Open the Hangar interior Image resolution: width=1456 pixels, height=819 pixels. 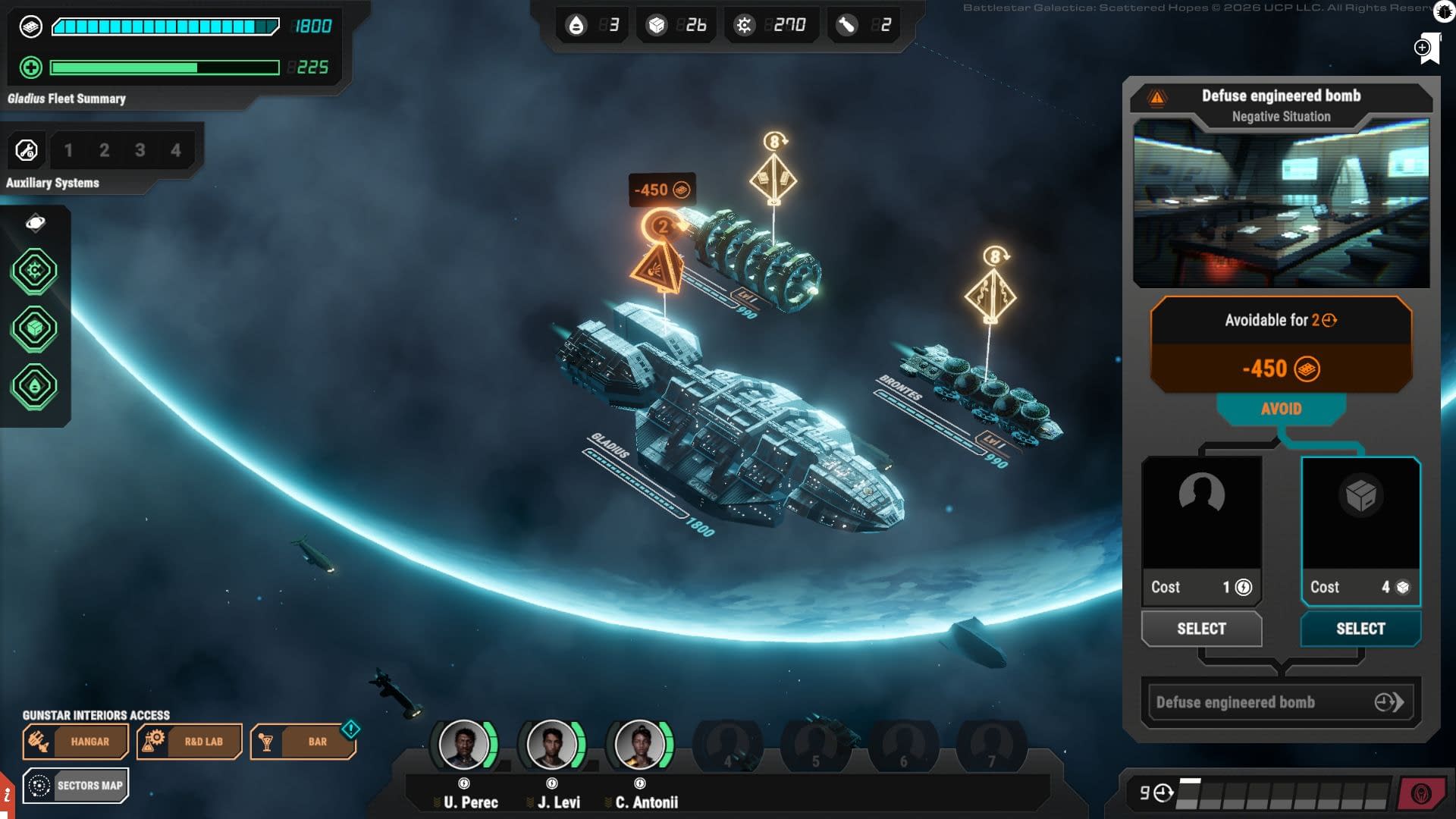pos(75,742)
